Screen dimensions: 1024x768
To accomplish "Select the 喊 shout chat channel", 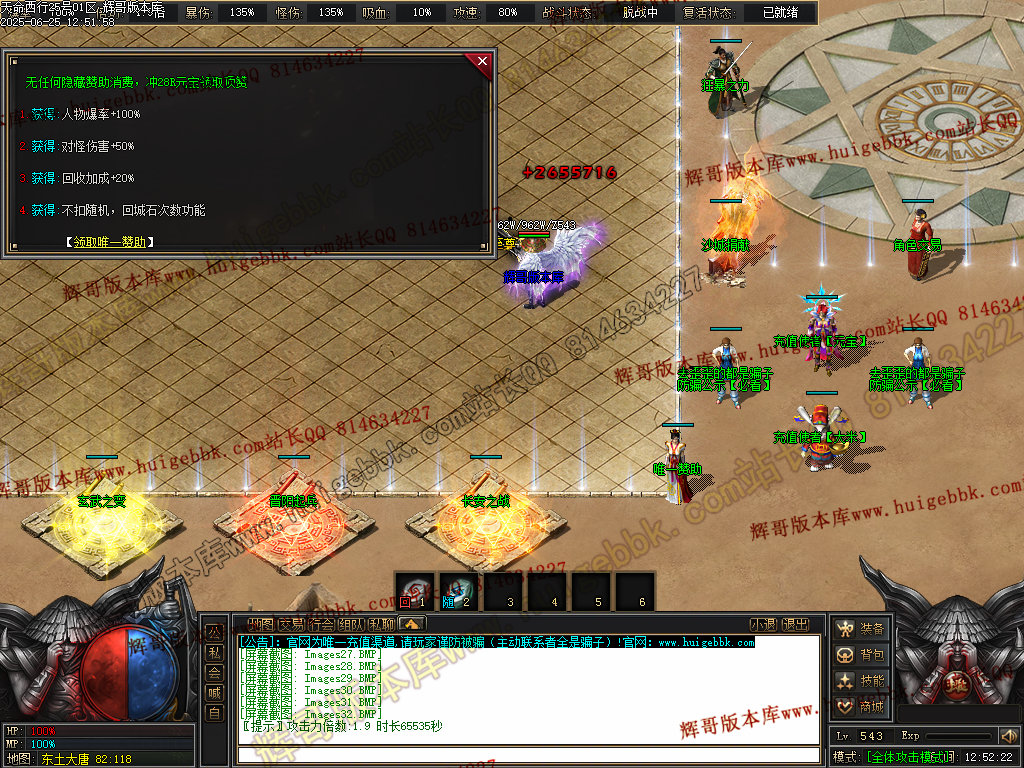I will click(x=214, y=693).
